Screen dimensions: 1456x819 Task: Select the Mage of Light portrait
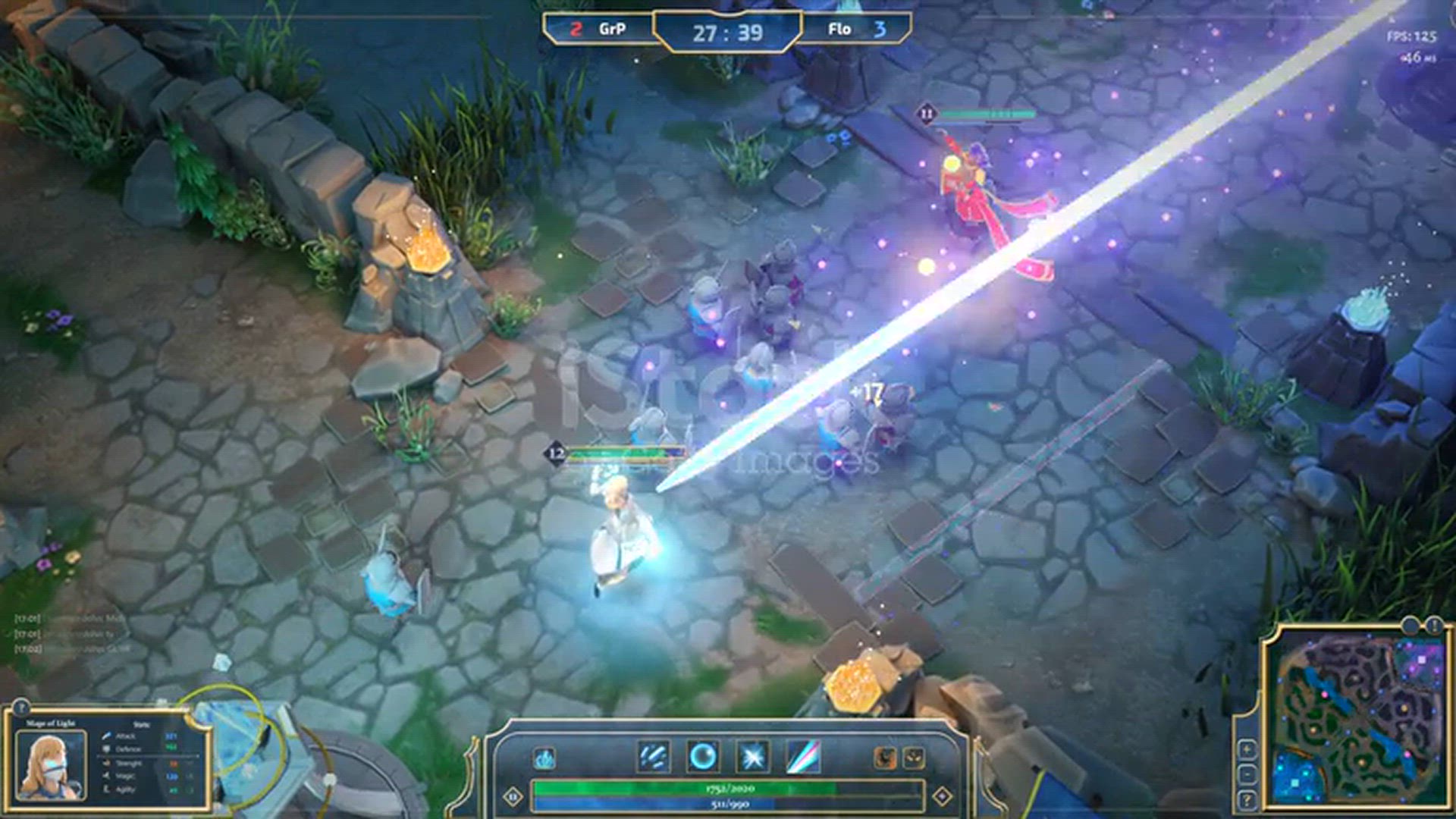click(50, 766)
